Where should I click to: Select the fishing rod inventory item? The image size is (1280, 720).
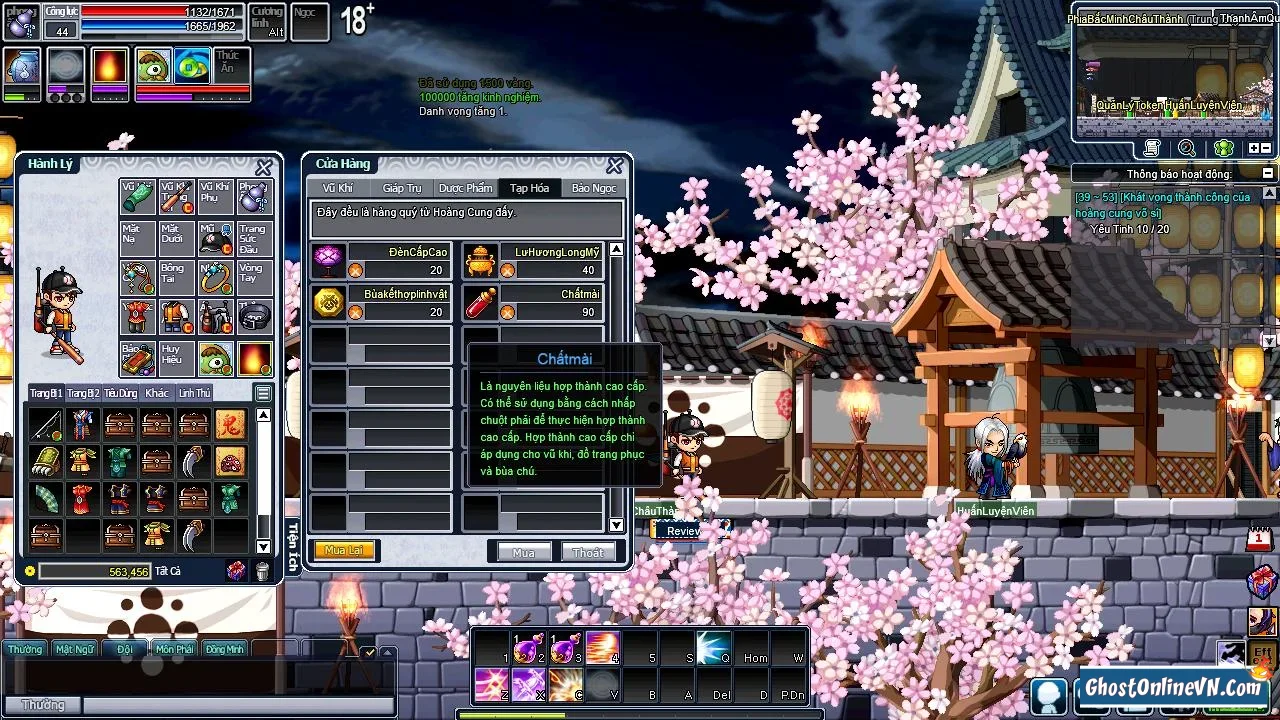click(45, 425)
